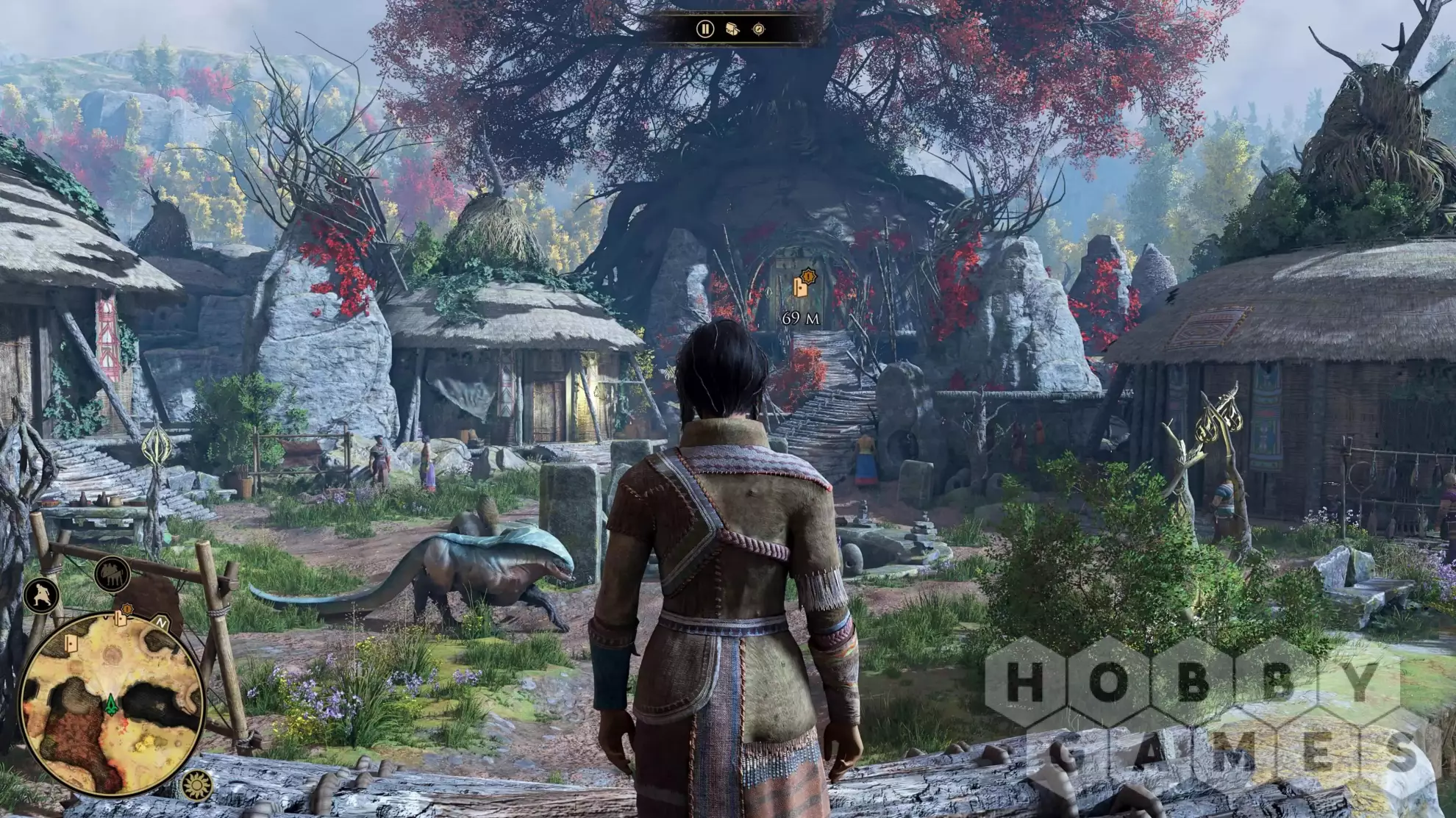Select the quest door waypoint marked 69 m
Screen dimensions: 1456x818
pyautogui.click(x=802, y=285)
